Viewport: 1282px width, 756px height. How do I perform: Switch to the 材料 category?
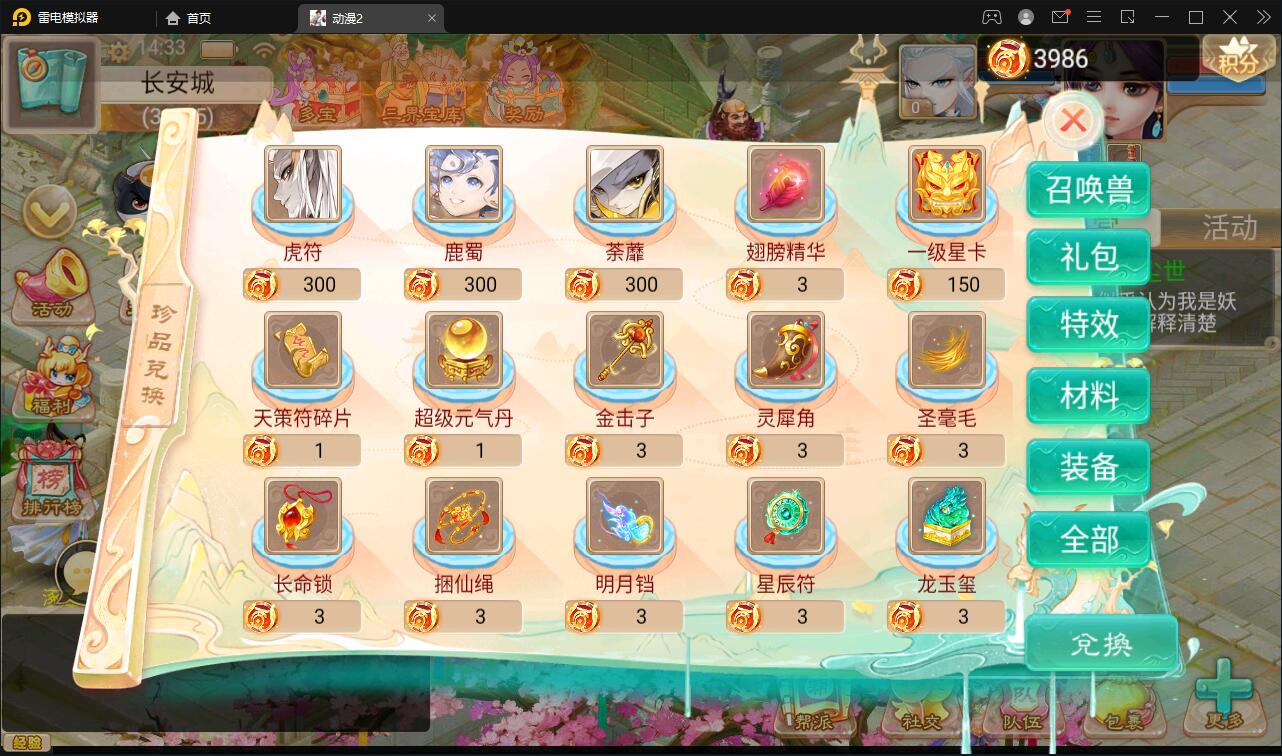[x=1088, y=395]
